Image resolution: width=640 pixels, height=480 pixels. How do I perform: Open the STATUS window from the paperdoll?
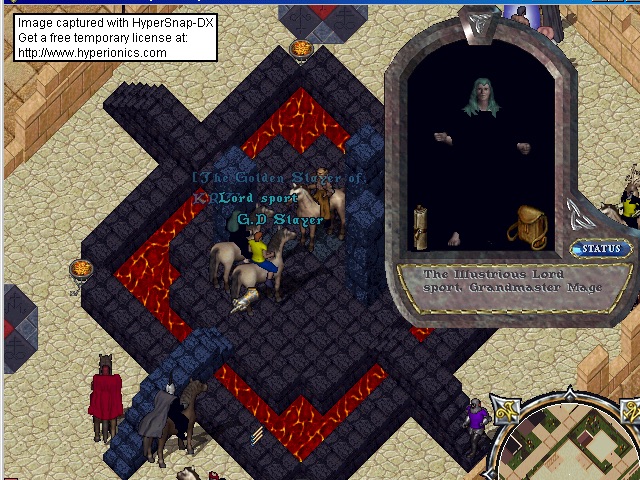[601, 249]
